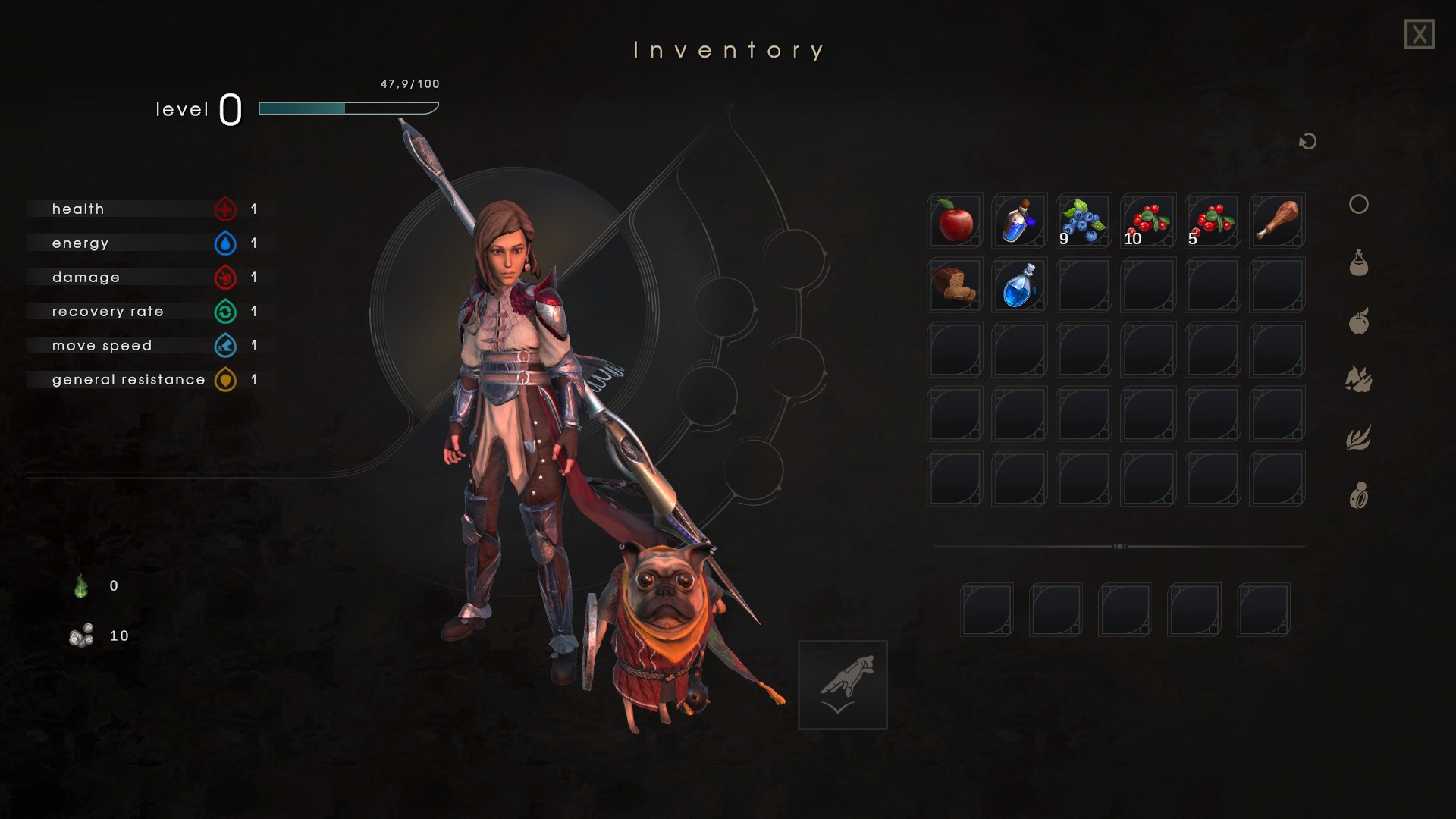Image resolution: width=1456 pixels, height=819 pixels.
Task: Pick the tall corked vial with brown cork
Action: pyautogui.click(x=1019, y=221)
